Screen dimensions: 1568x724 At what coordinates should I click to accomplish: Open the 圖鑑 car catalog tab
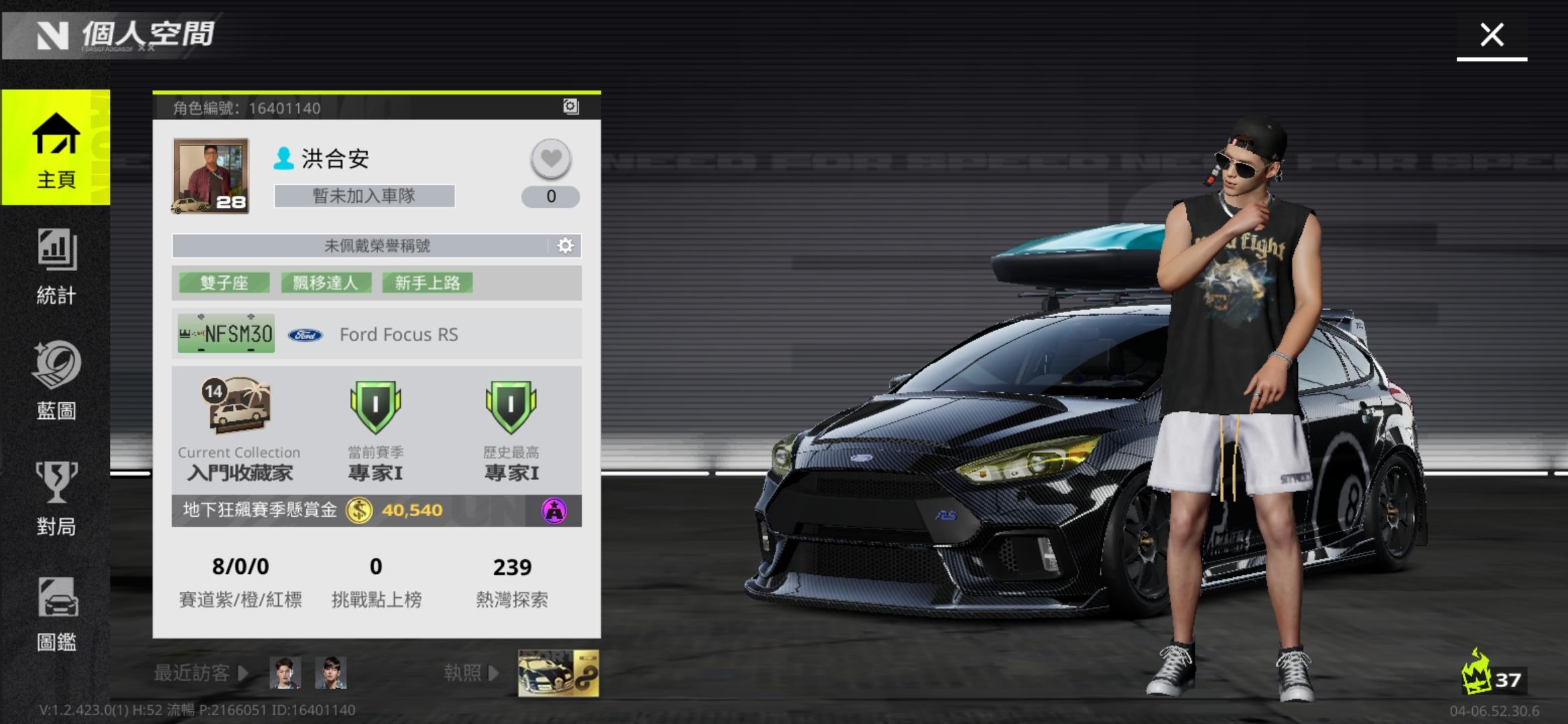pos(56,613)
